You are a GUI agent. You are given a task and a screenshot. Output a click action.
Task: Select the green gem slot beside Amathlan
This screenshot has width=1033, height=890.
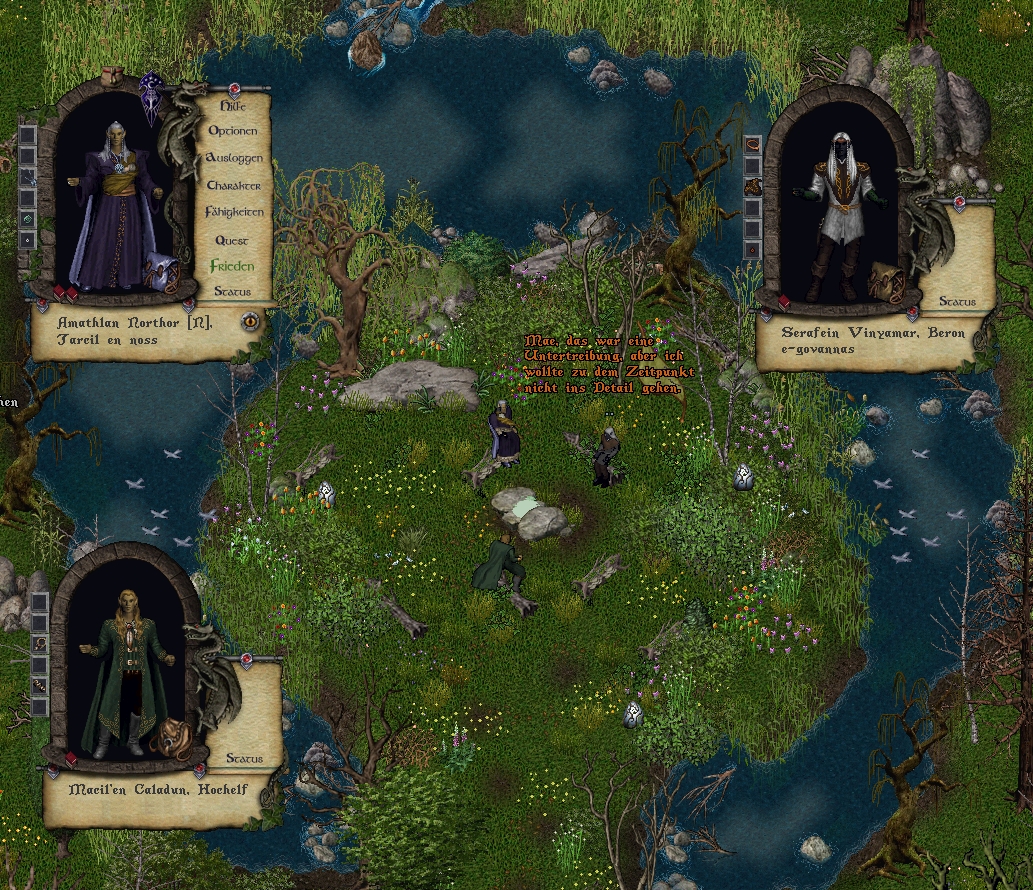click(x=27, y=218)
